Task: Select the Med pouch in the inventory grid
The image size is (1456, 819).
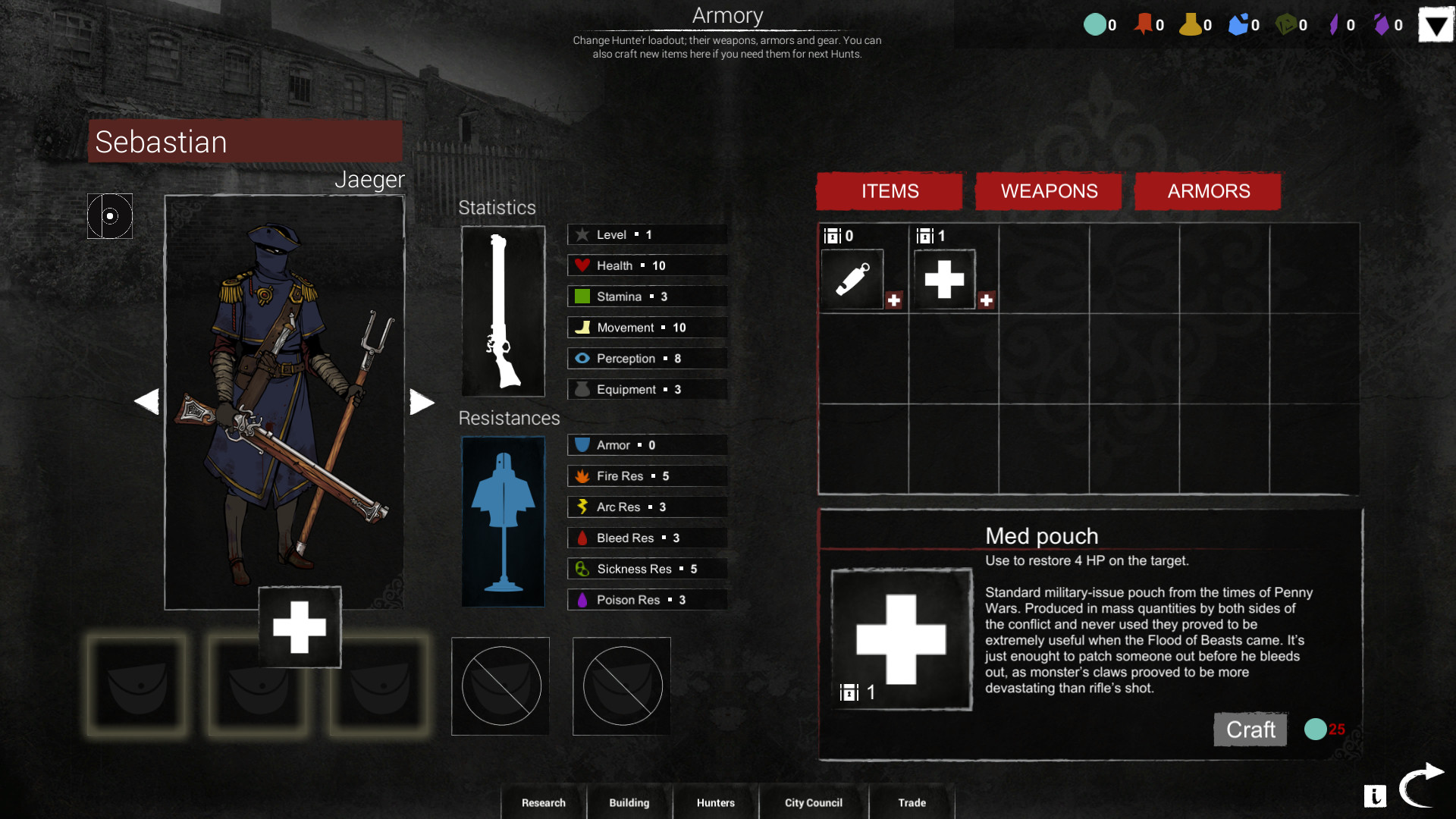Action: (x=944, y=278)
